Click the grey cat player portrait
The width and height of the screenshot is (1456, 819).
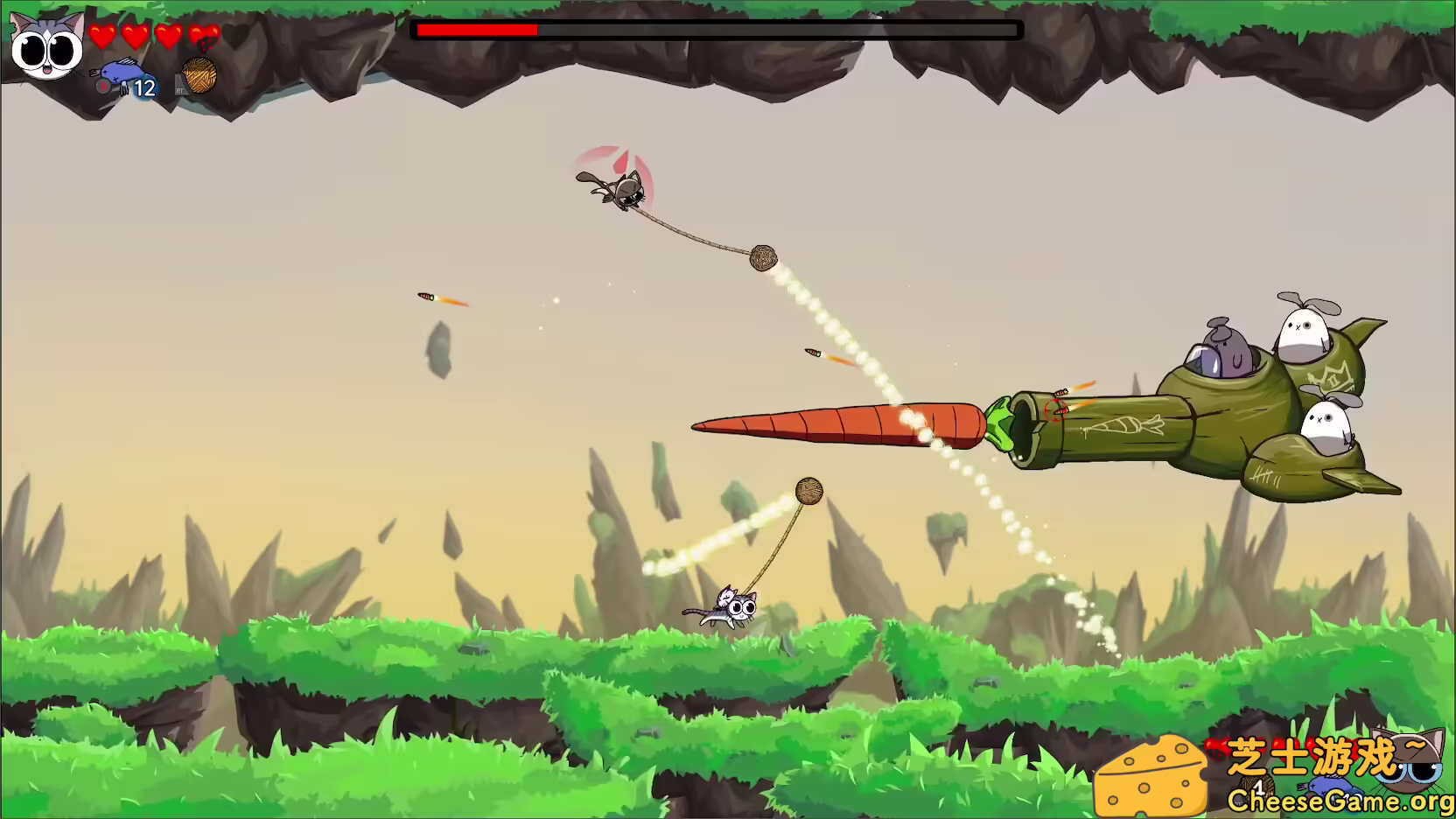tap(47, 45)
